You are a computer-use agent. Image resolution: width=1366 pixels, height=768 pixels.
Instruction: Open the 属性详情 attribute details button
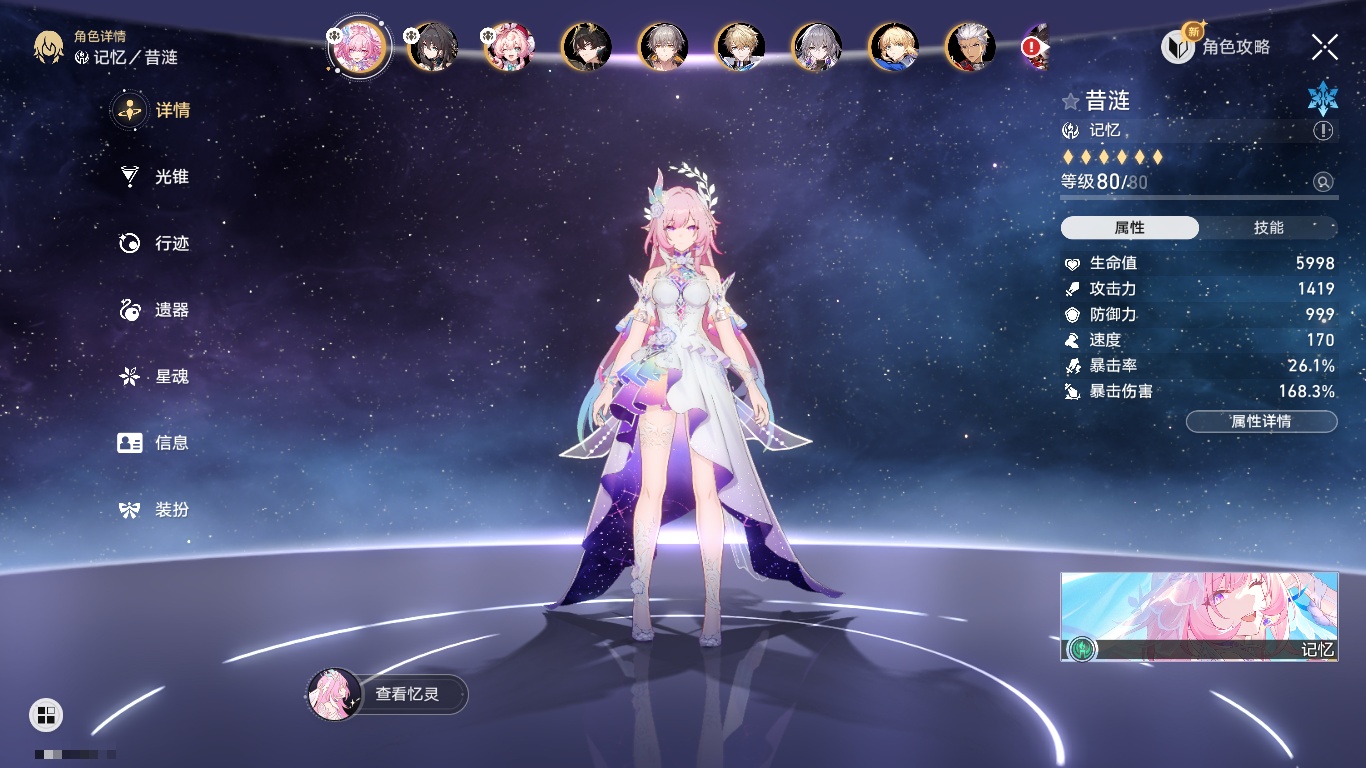click(1261, 421)
